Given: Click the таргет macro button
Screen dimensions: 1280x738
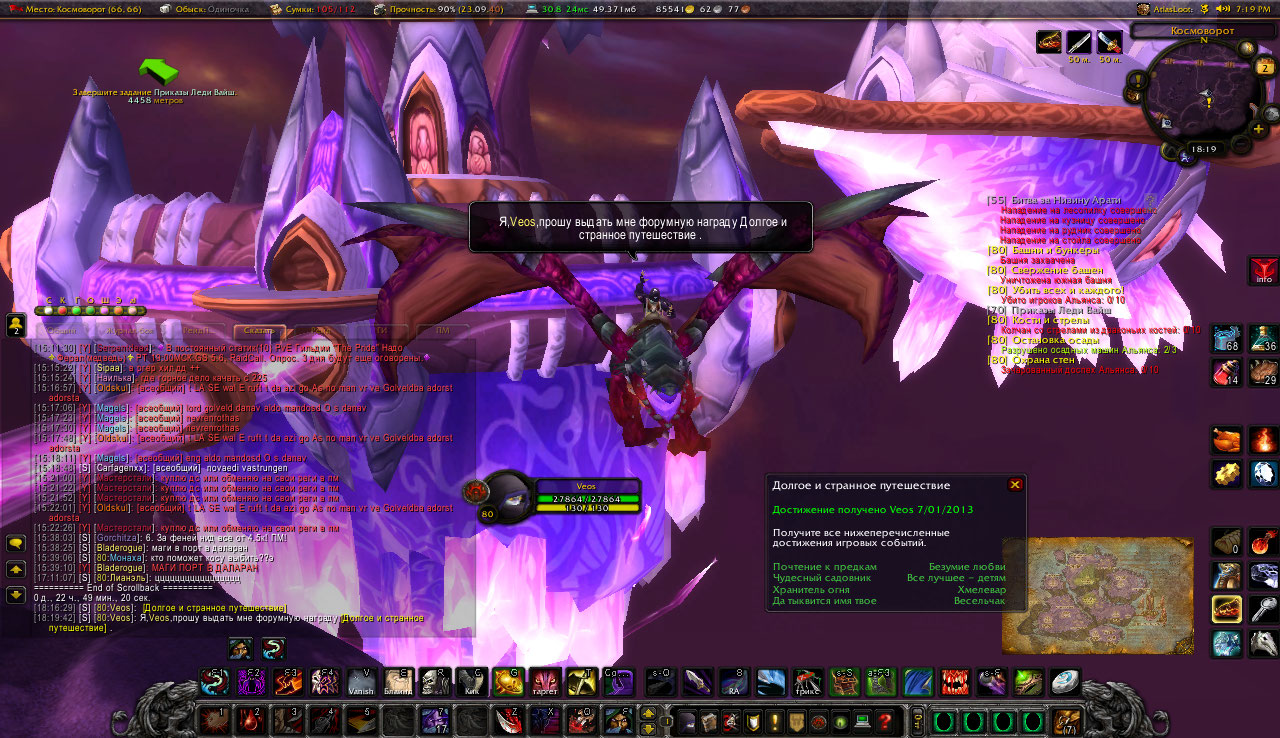Looking at the screenshot, I should click(x=545, y=683).
